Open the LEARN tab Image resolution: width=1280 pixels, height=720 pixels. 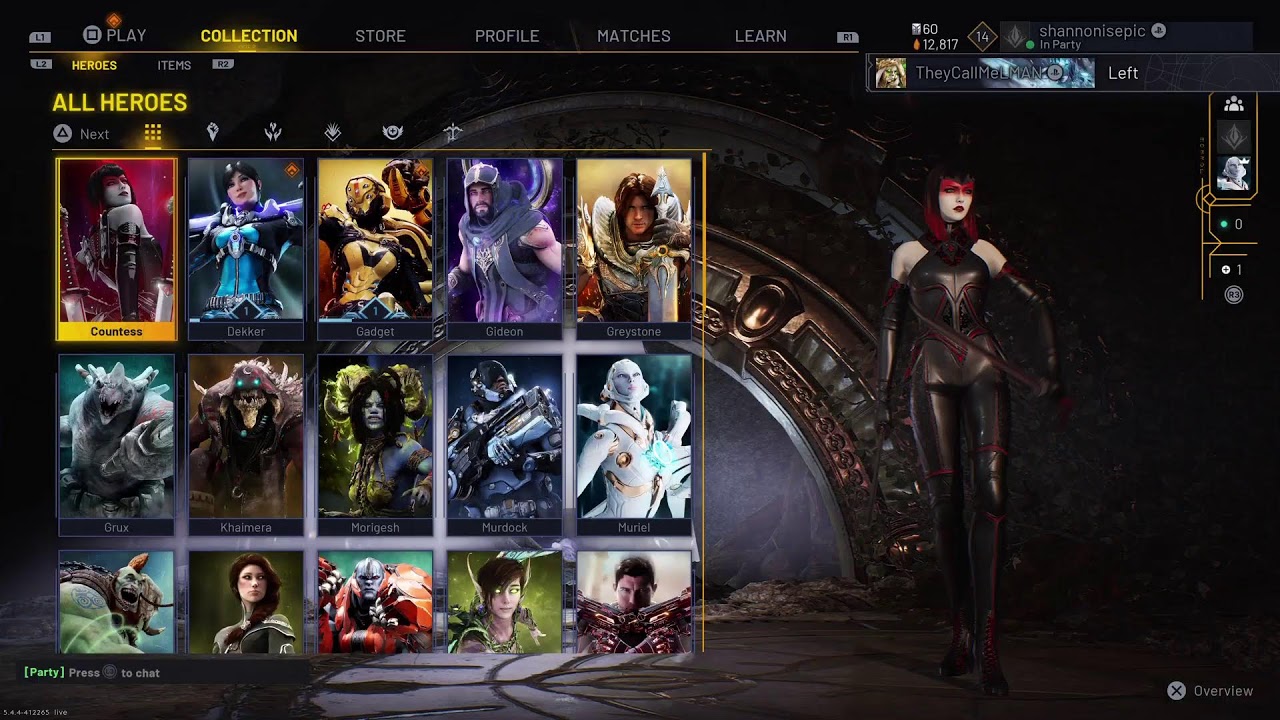760,36
